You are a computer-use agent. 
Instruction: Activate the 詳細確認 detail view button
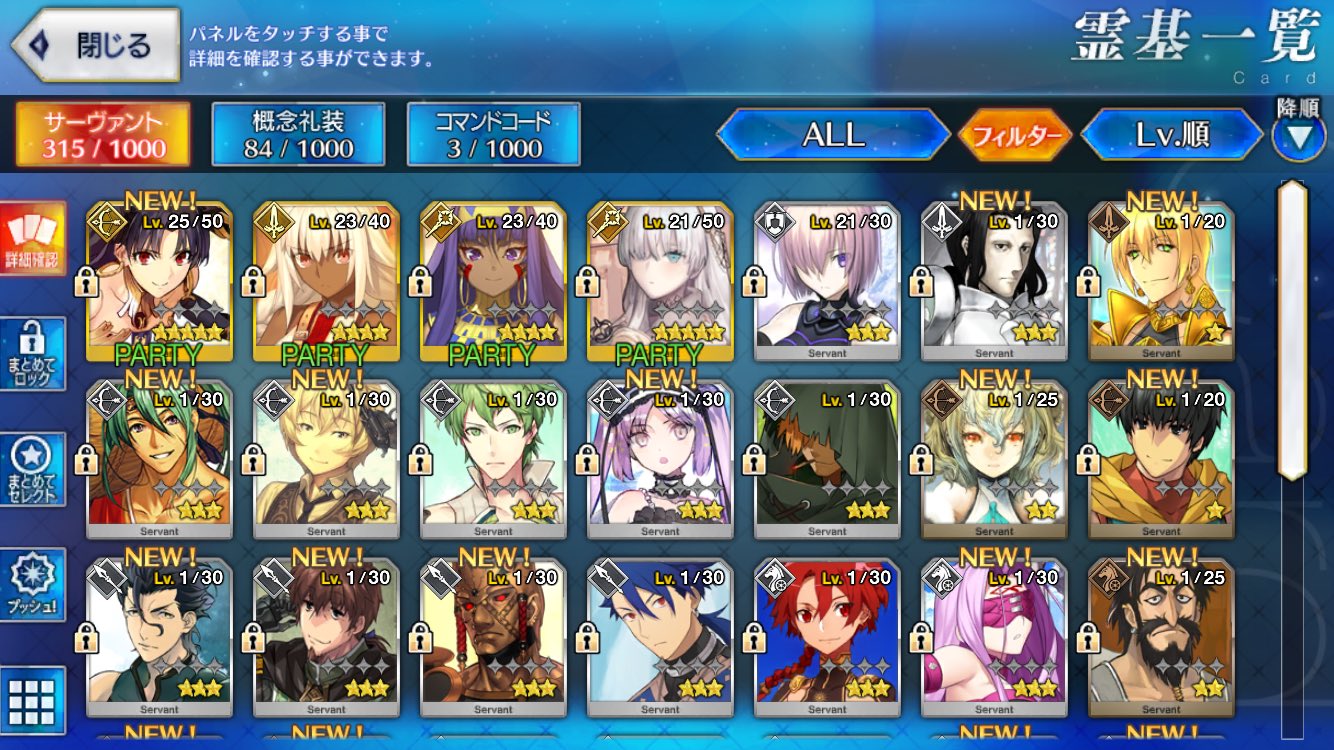point(33,238)
